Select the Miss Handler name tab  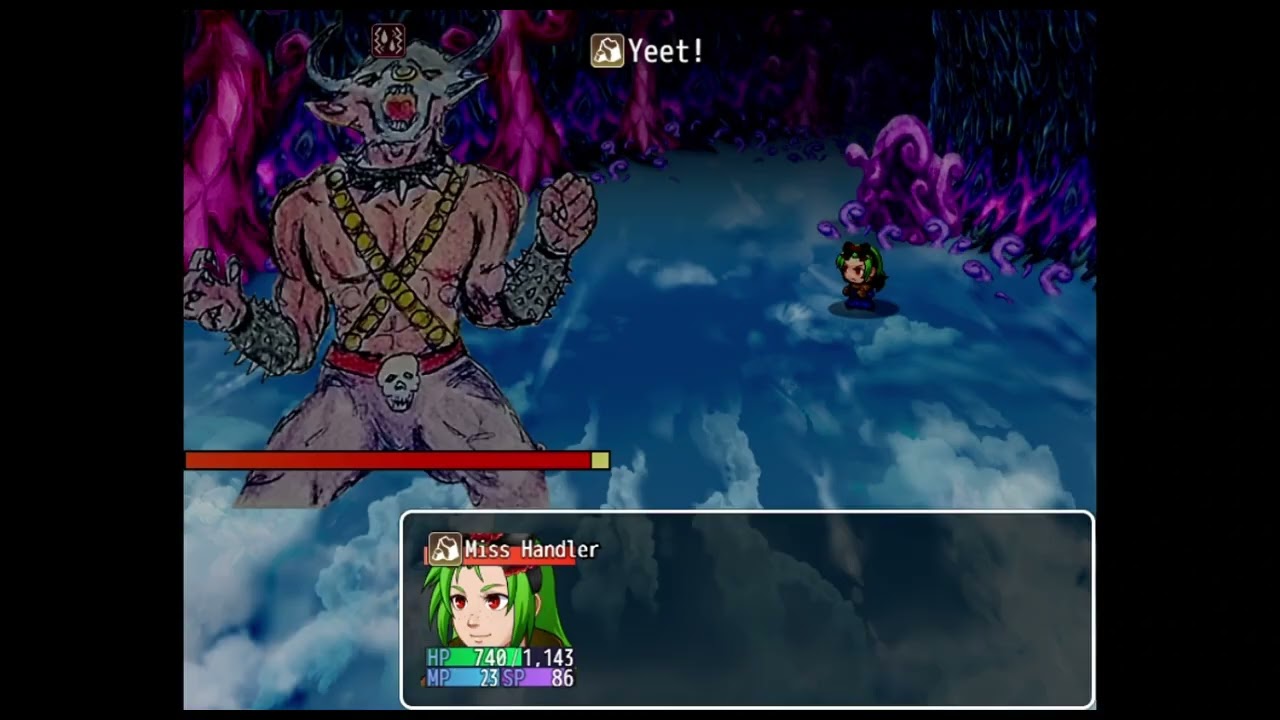(532, 550)
